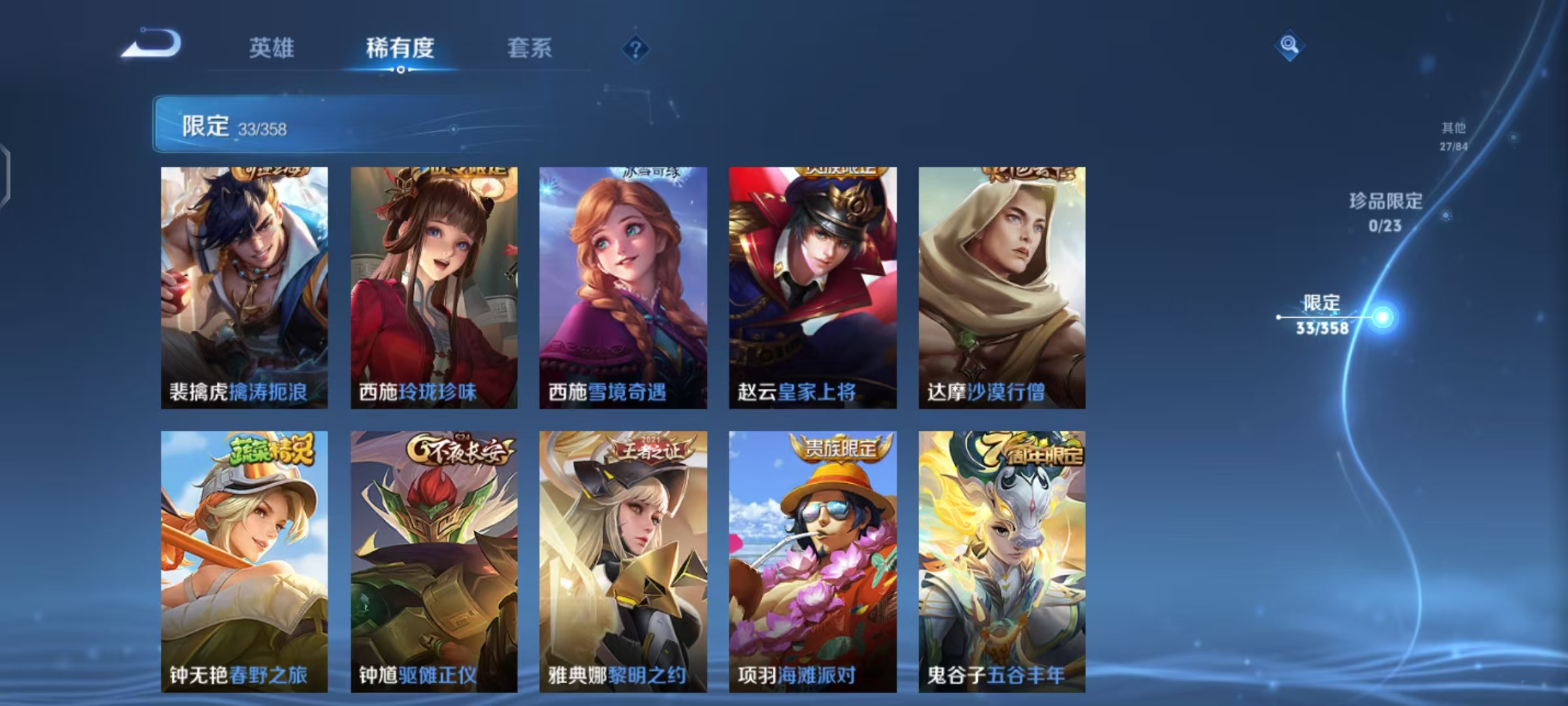Switch to the 英雄 tab
1568x706 pixels.
tap(272, 48)
